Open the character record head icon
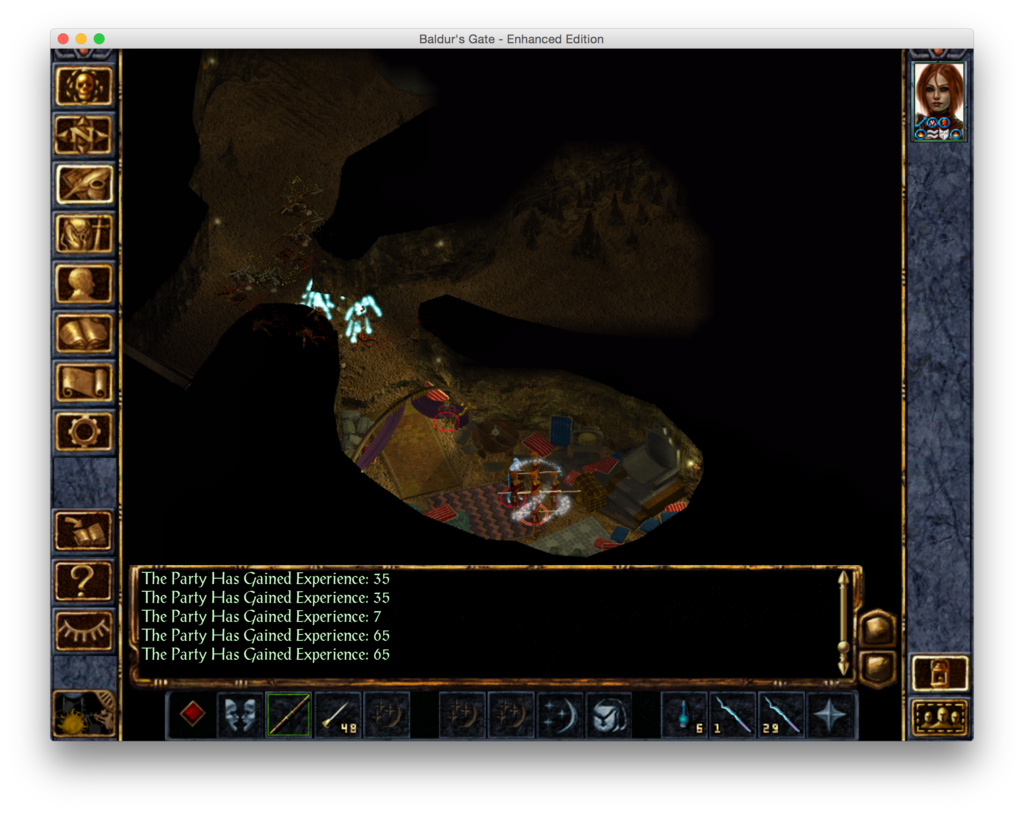The width and height of the screenshot is (1024, 813). coord(84,284)
